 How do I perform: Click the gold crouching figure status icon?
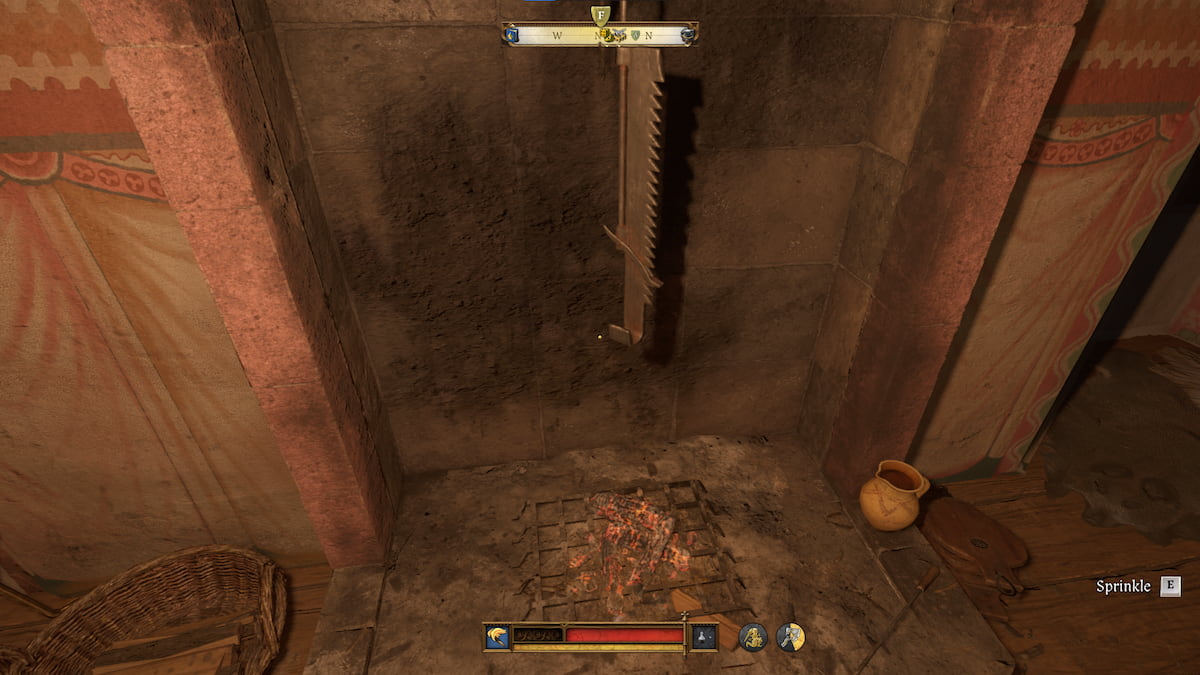753,636
